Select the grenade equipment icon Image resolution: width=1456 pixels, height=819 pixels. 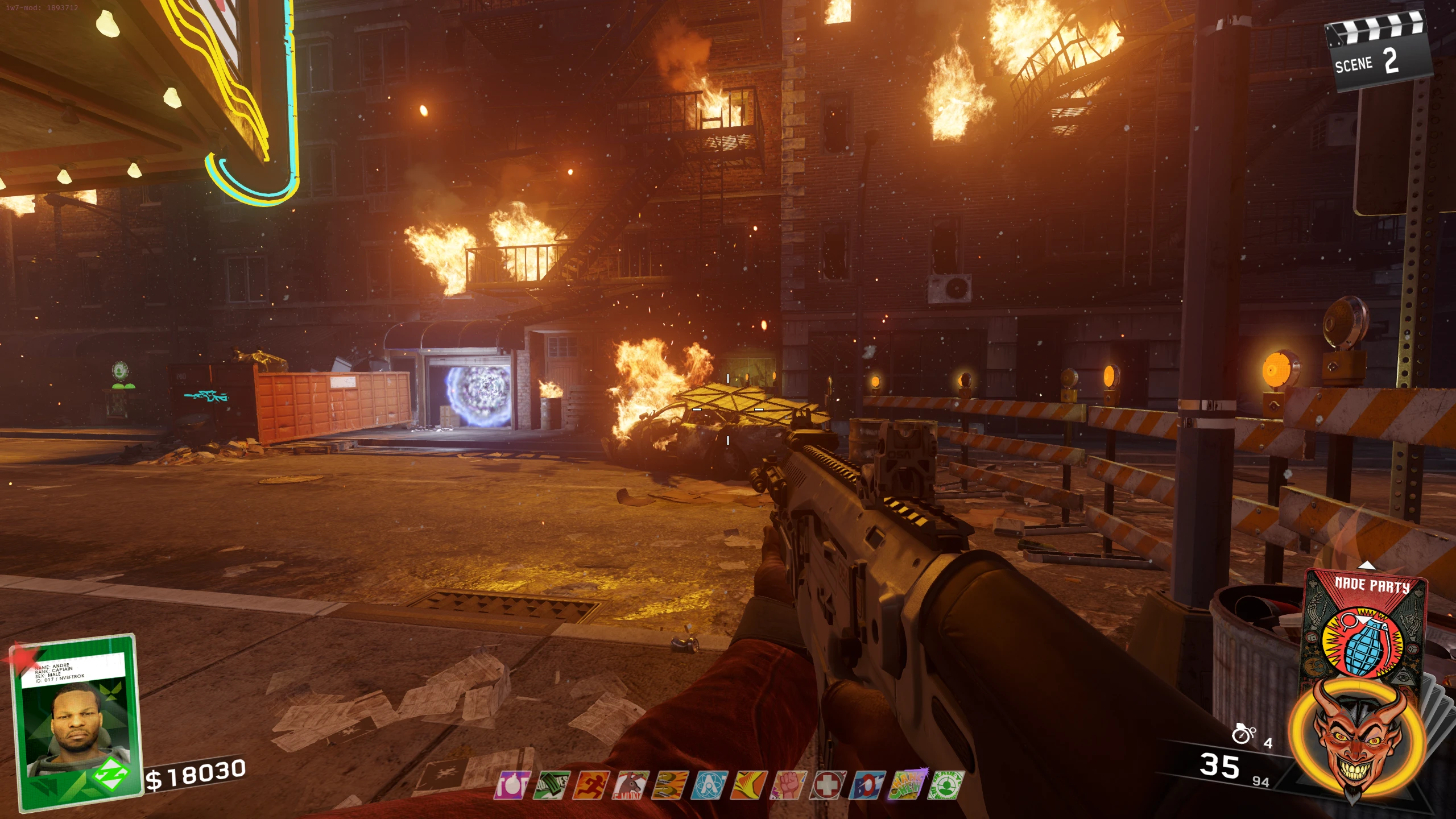[x=1243, y=734]
